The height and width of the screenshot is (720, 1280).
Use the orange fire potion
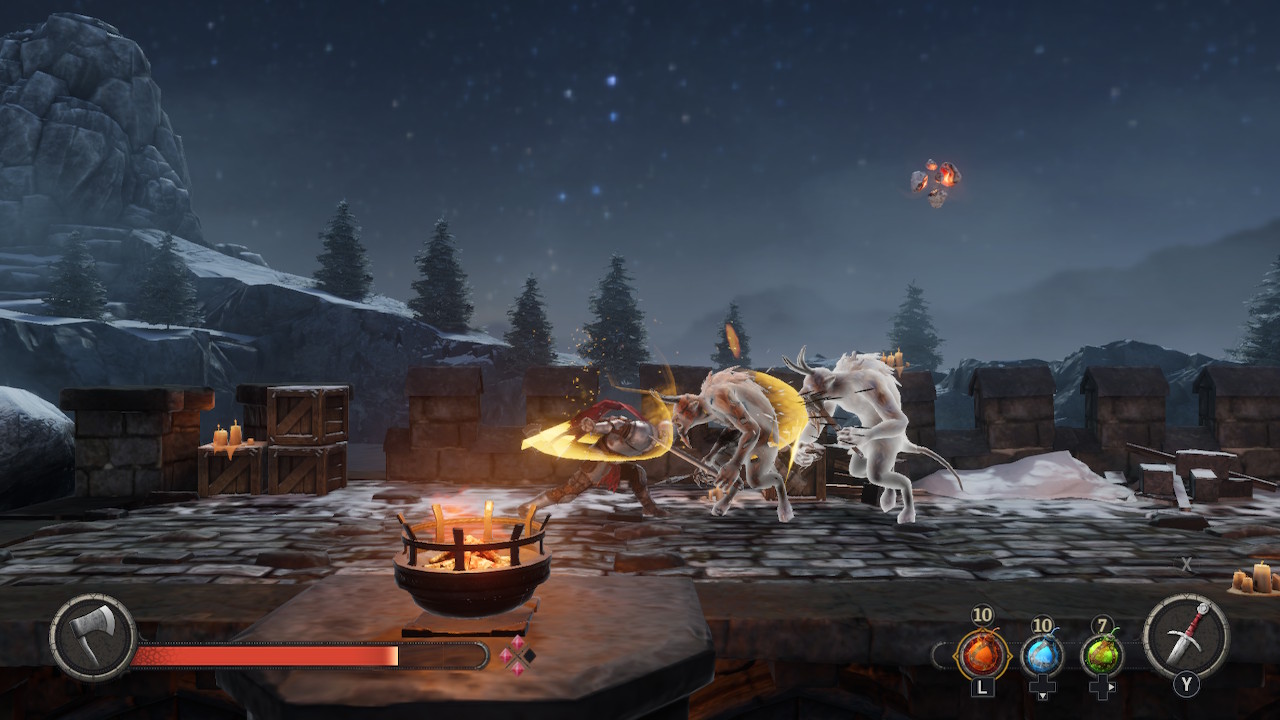coord(981,656)
